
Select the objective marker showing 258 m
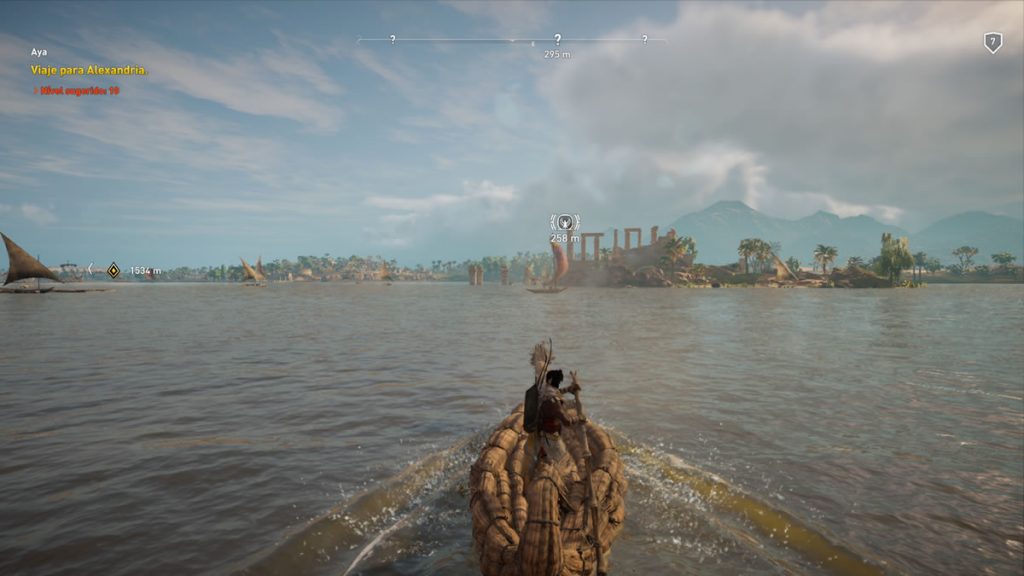point(565,222)
